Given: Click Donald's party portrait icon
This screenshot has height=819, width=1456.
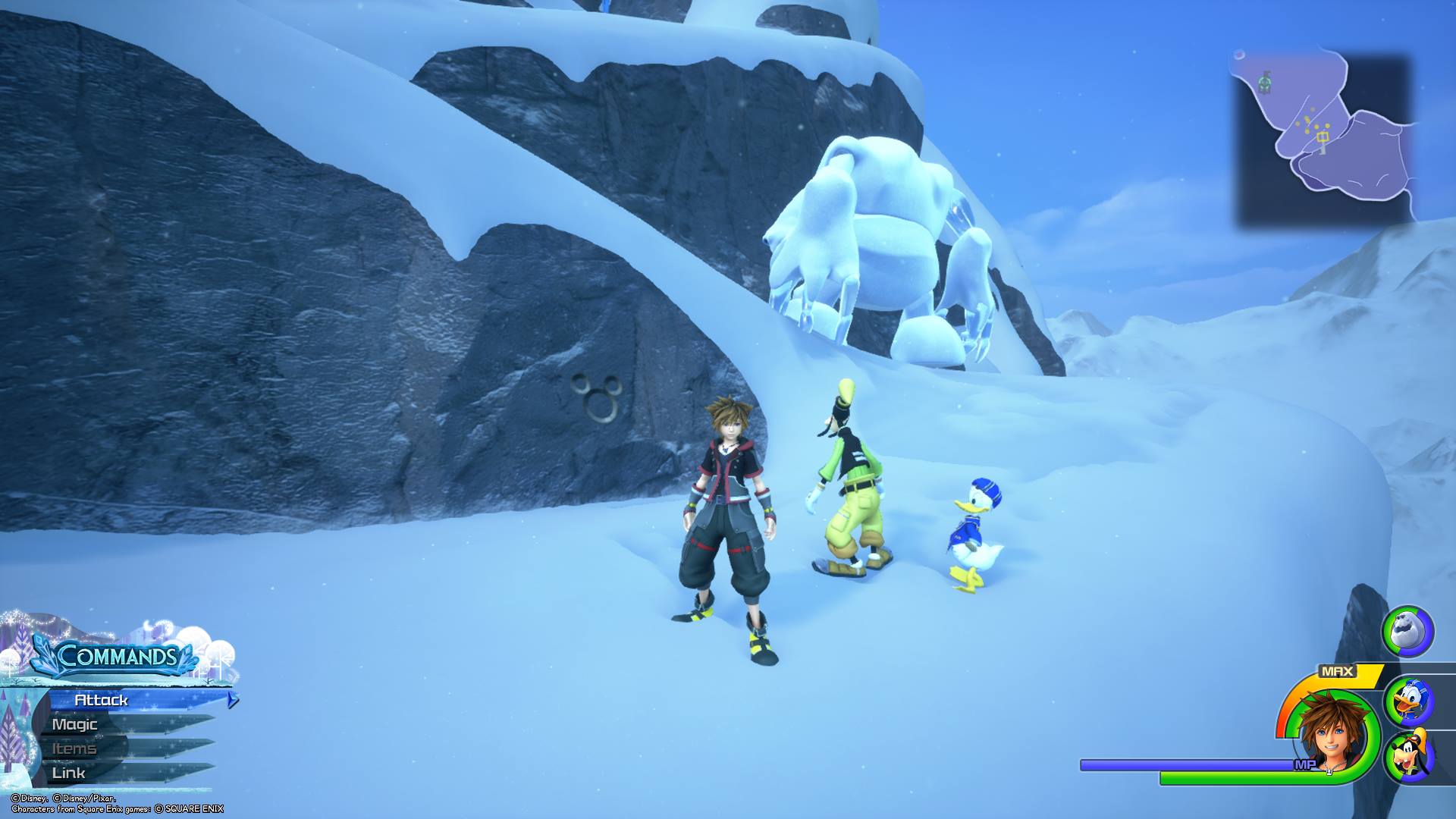Looking at the screenshot, I should [x=1408, y=701].
